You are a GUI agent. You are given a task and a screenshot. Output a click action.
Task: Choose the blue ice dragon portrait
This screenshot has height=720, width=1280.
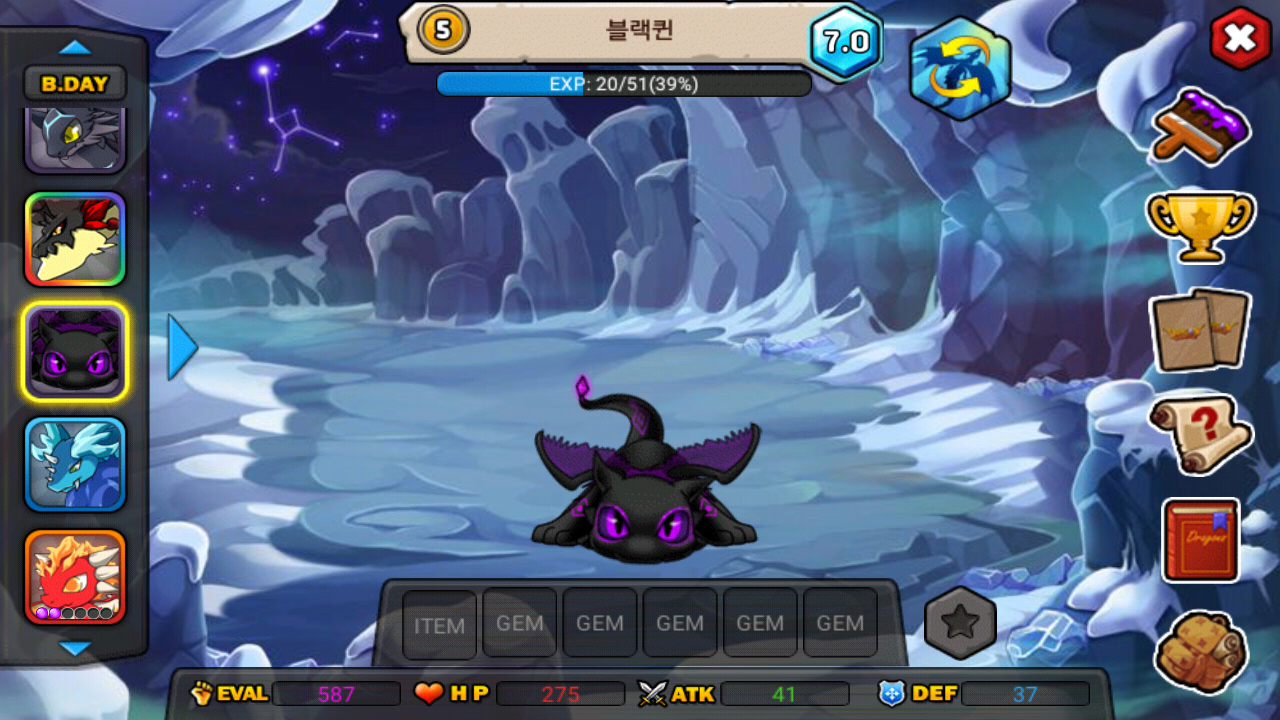[75, 464]
